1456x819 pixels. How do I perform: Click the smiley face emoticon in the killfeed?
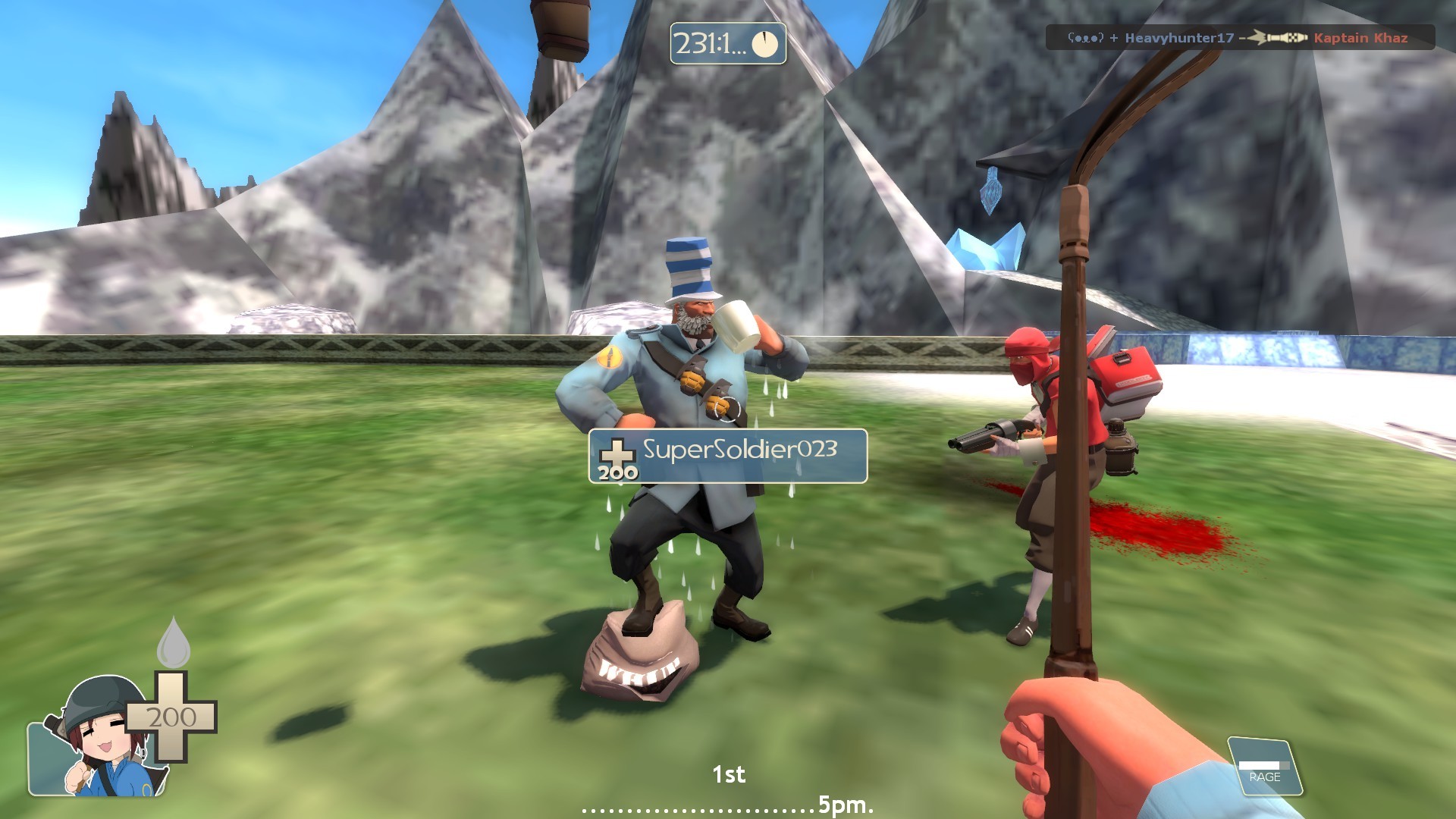pyautogui.click(x=1087, y=37)
